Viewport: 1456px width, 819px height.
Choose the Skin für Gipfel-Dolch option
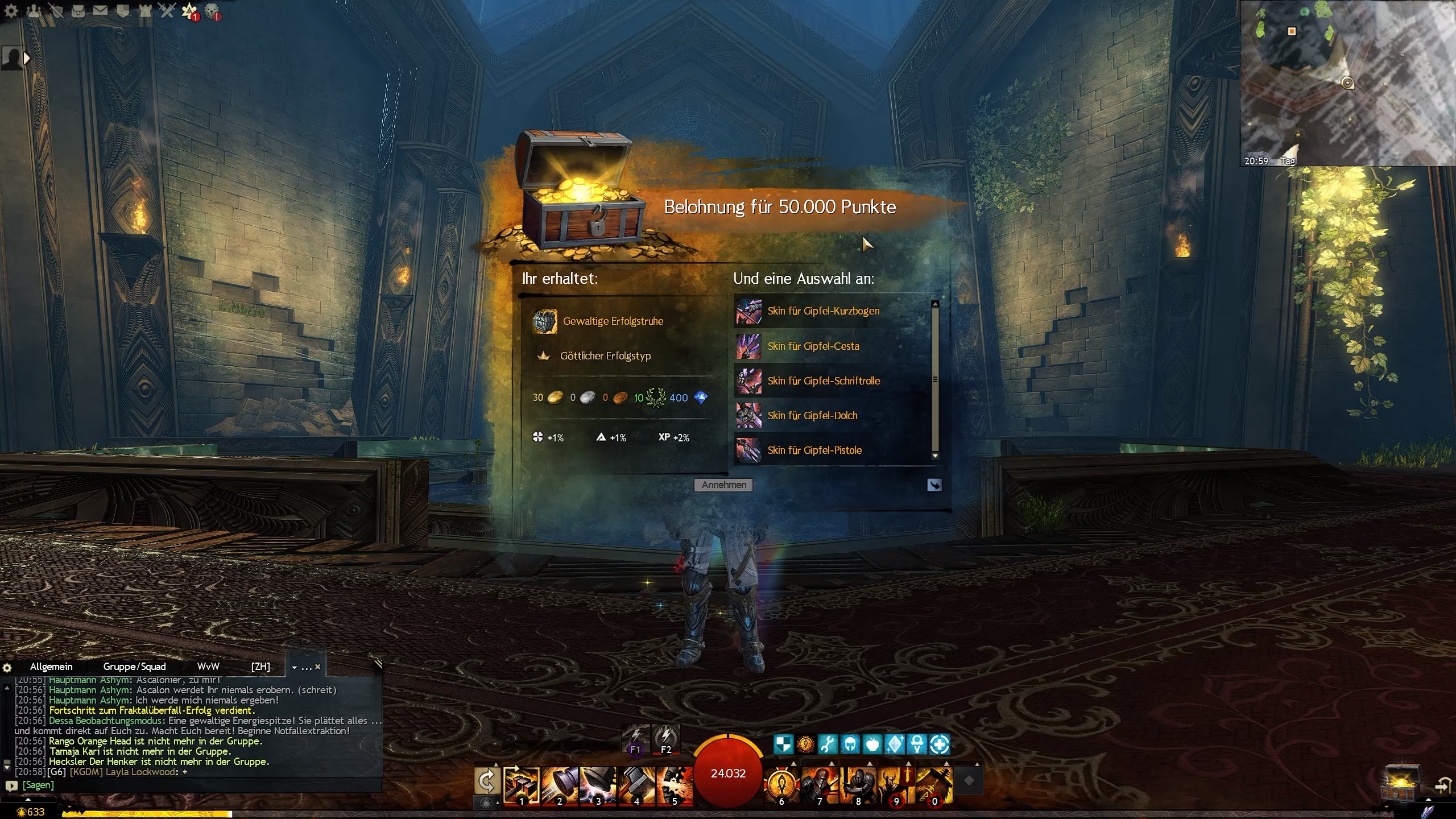[x=812, y=416]
